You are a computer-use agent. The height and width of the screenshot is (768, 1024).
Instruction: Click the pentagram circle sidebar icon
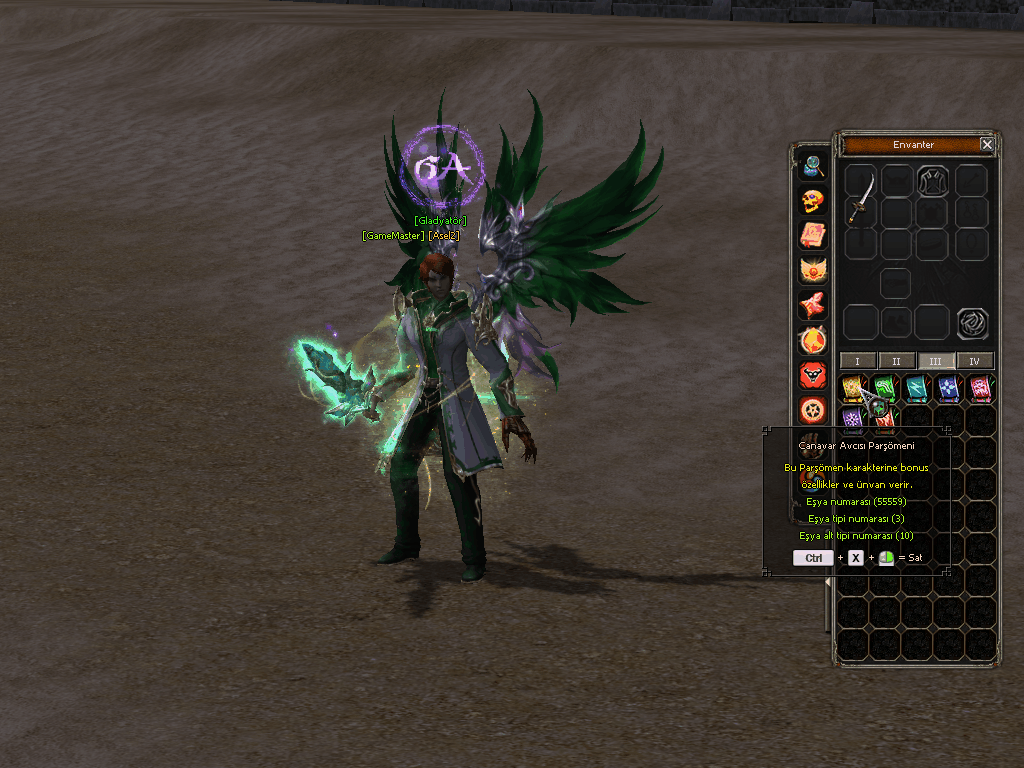(x=813, y=410)
